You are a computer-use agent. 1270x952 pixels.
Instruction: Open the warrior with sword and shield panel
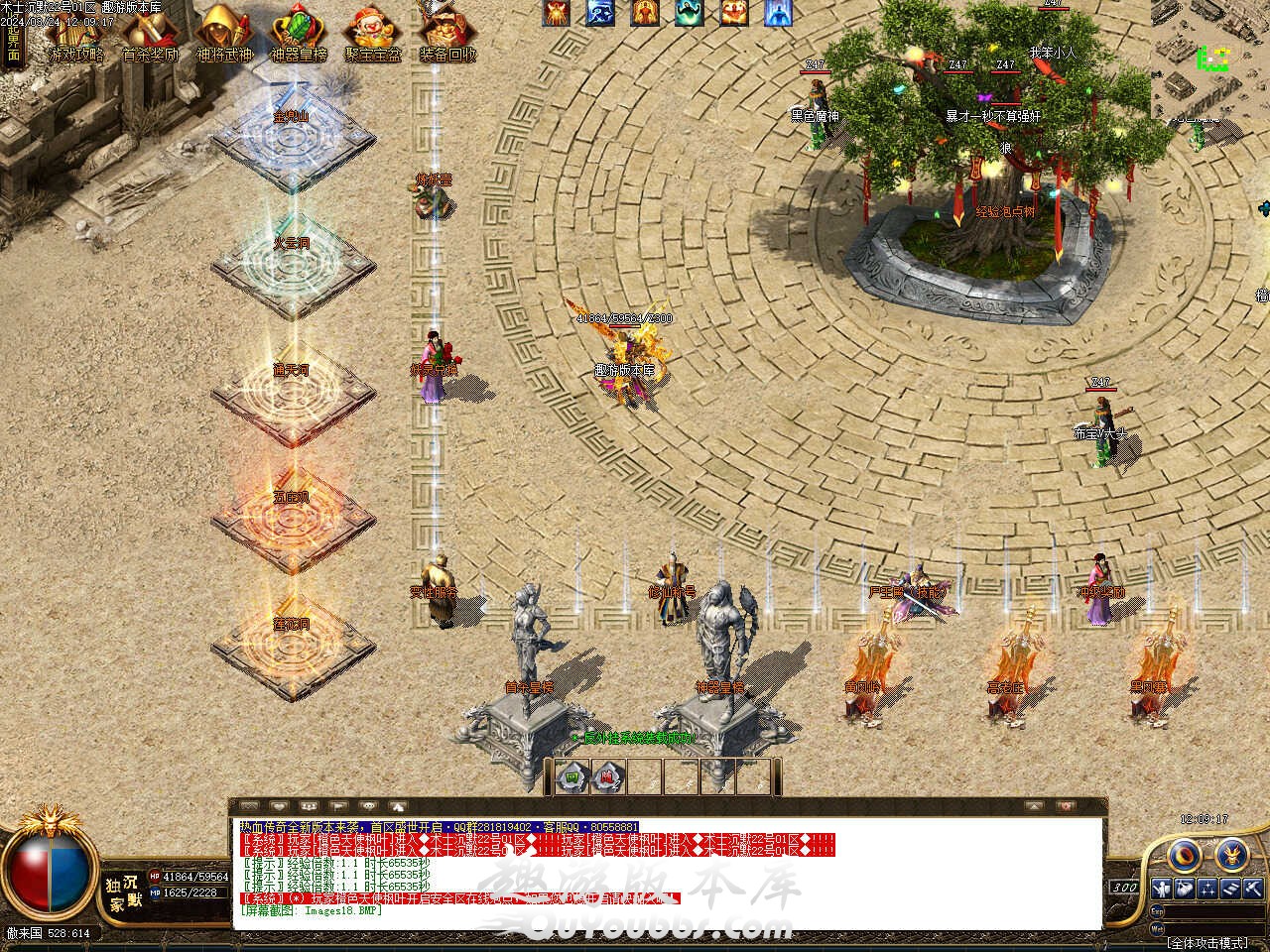(x=1161, y=889)
